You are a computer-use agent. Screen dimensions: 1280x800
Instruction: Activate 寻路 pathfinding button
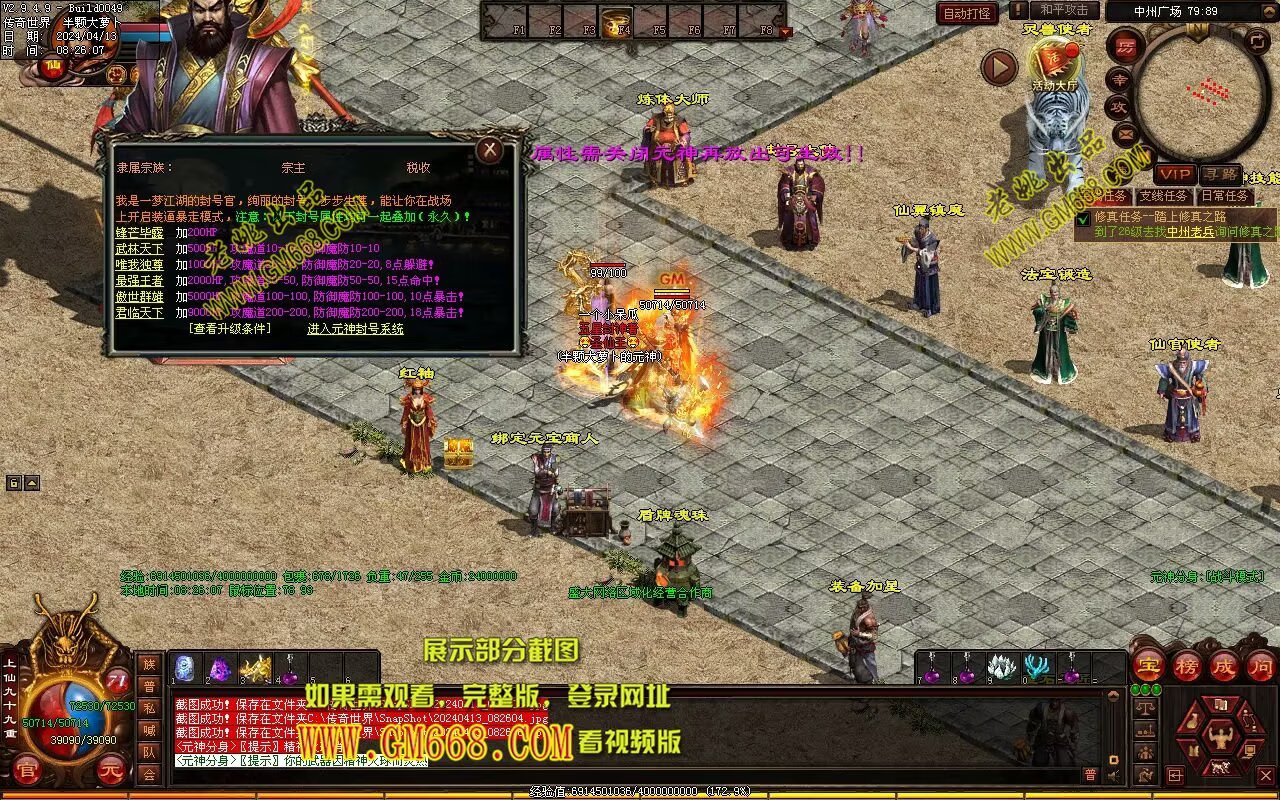pyautogui.click(x=1220, y=174)
